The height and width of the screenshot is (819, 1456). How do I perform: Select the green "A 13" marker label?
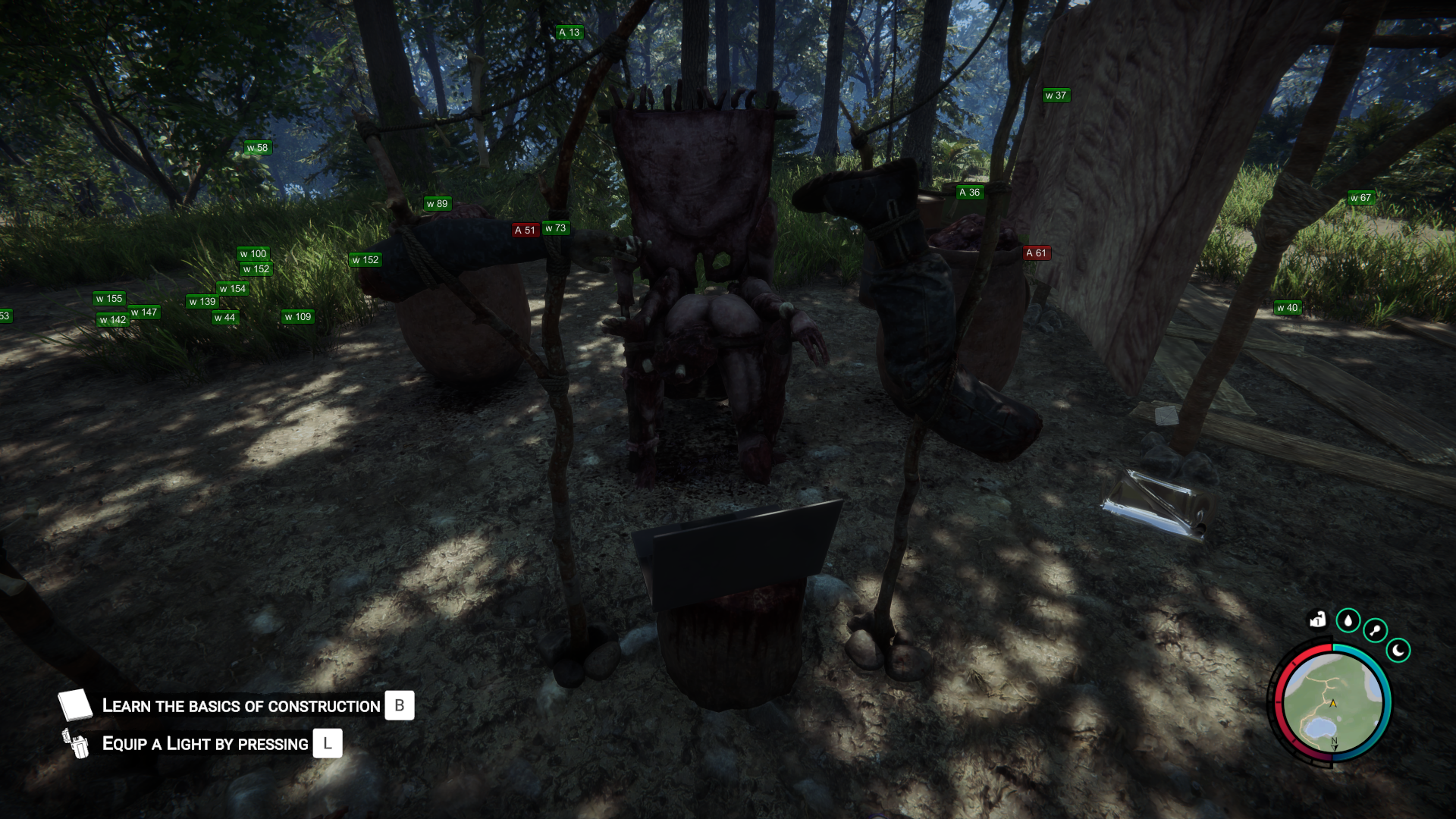click(x=569, y=33)
